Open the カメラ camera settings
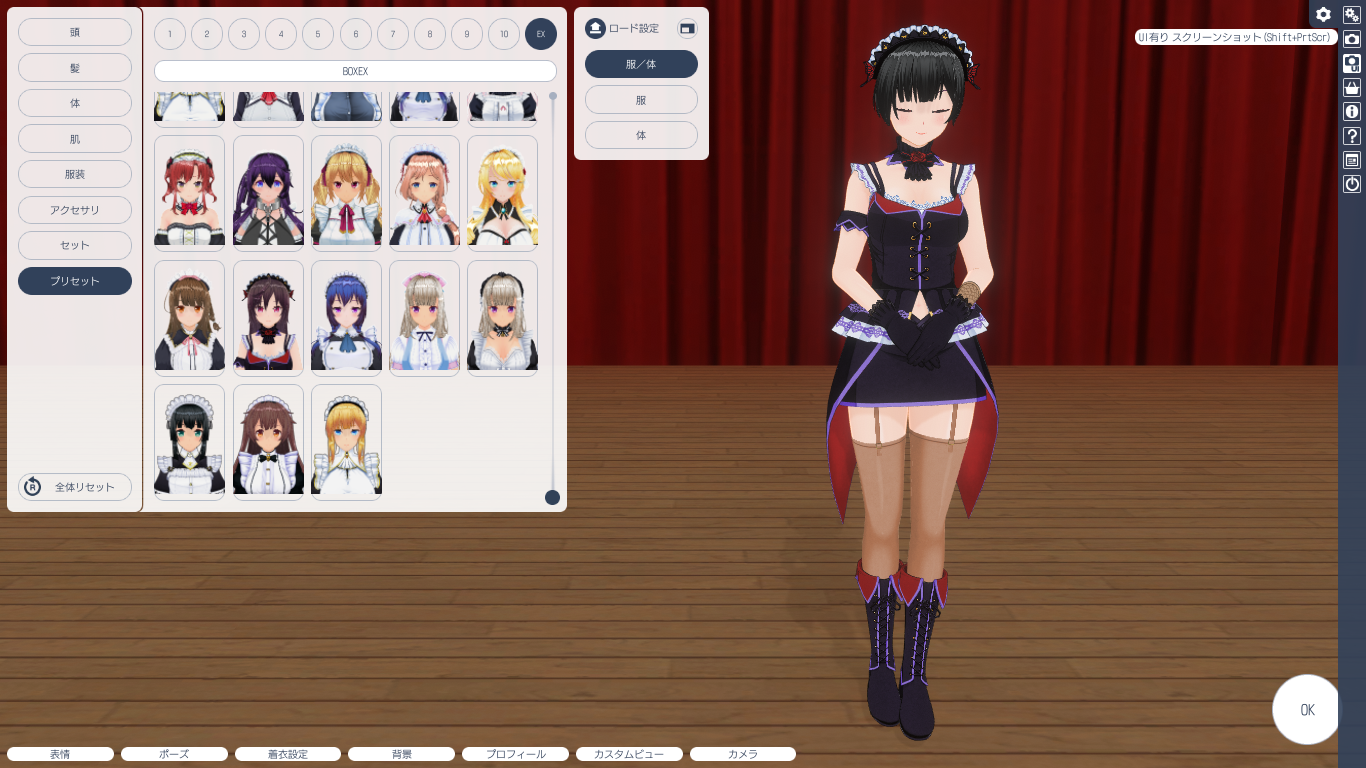 pos(743,754)
